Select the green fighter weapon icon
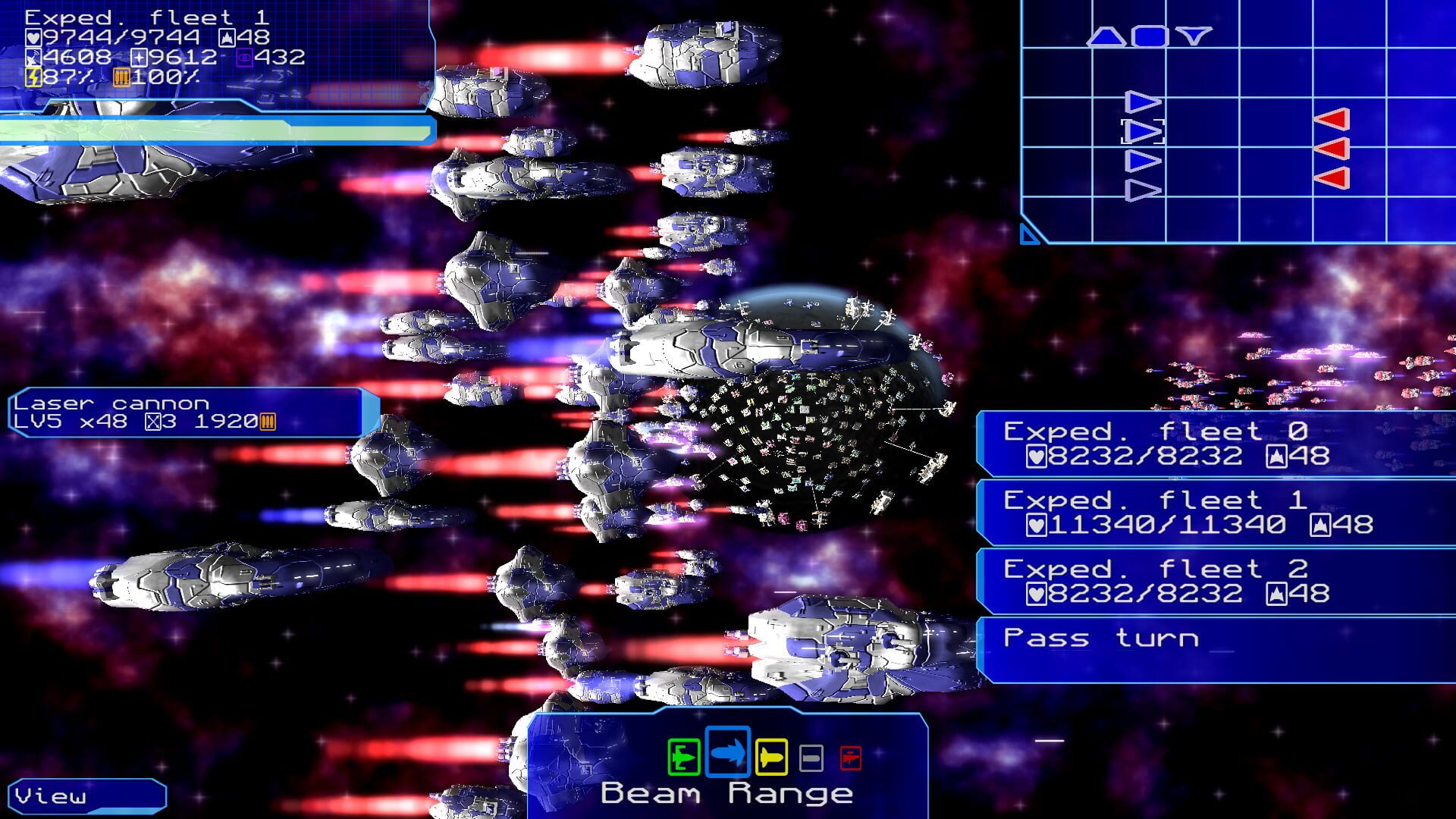This screenshot has height=819, width=1456. coord(683,755)
